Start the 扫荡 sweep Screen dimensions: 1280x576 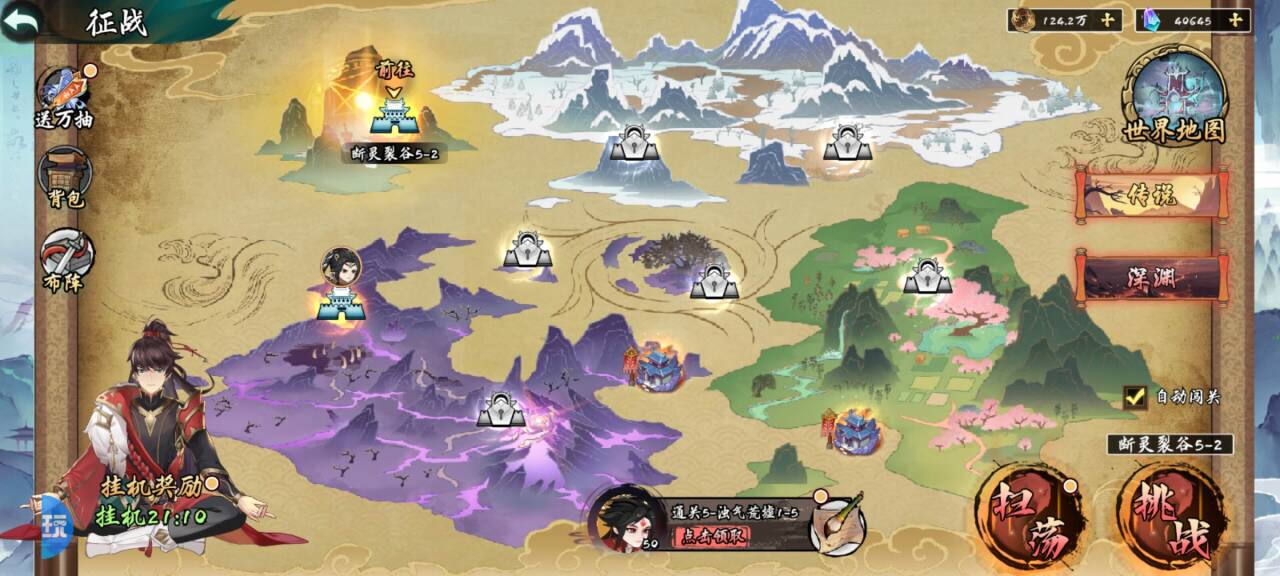[1028, 517]
